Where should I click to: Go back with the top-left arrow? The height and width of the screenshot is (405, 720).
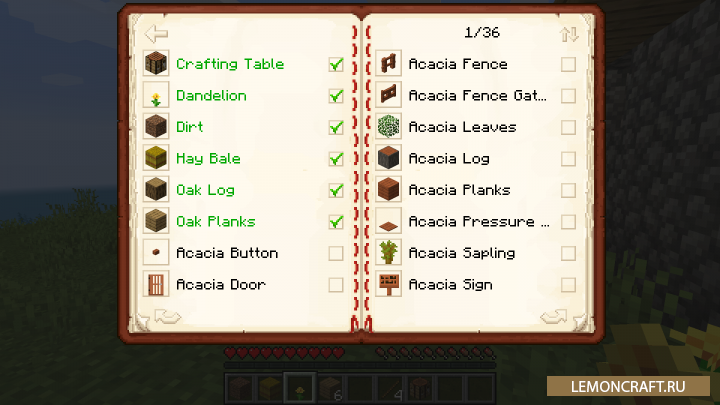156,33
